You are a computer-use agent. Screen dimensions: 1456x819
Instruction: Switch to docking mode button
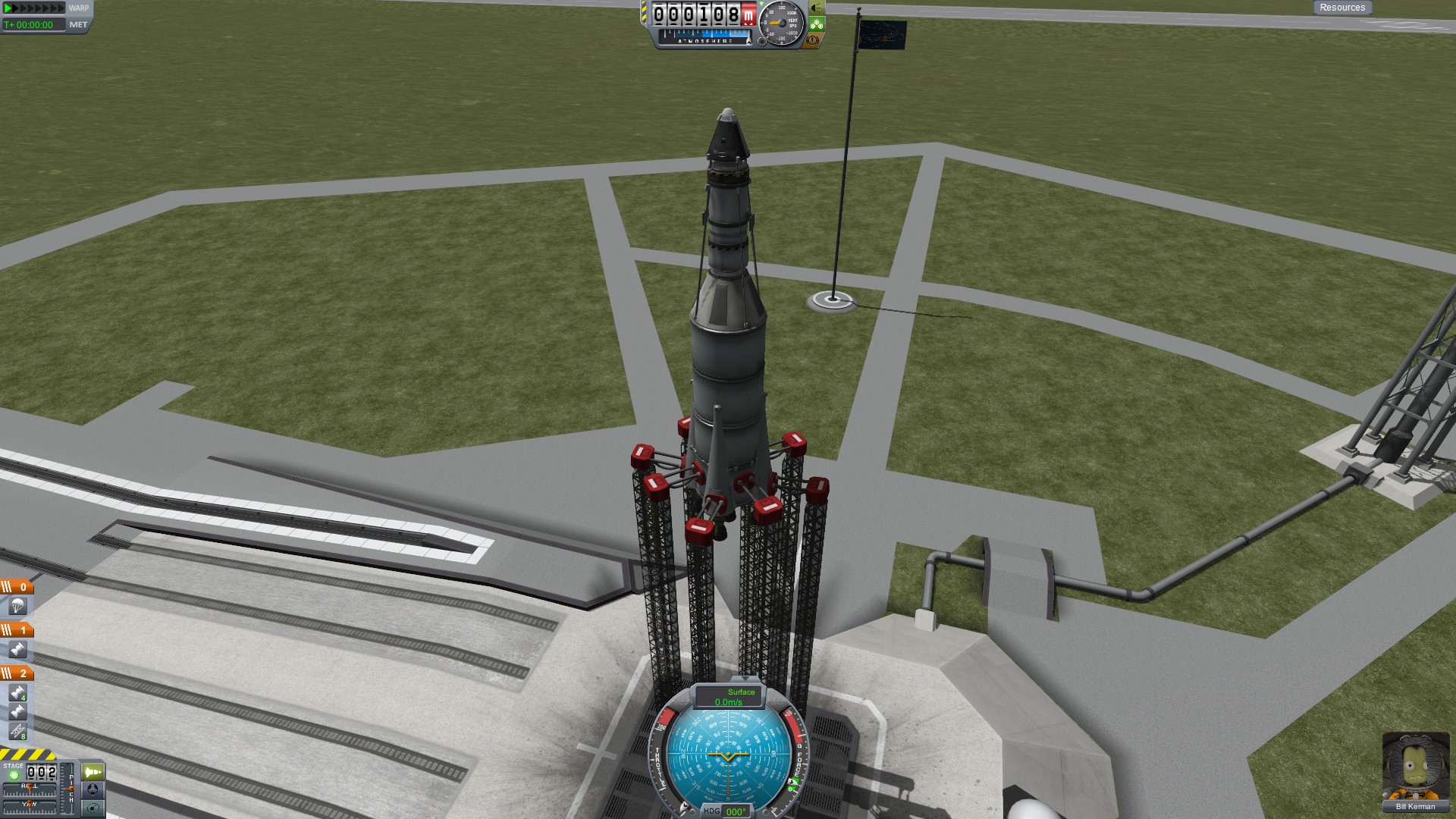point(93,789)
